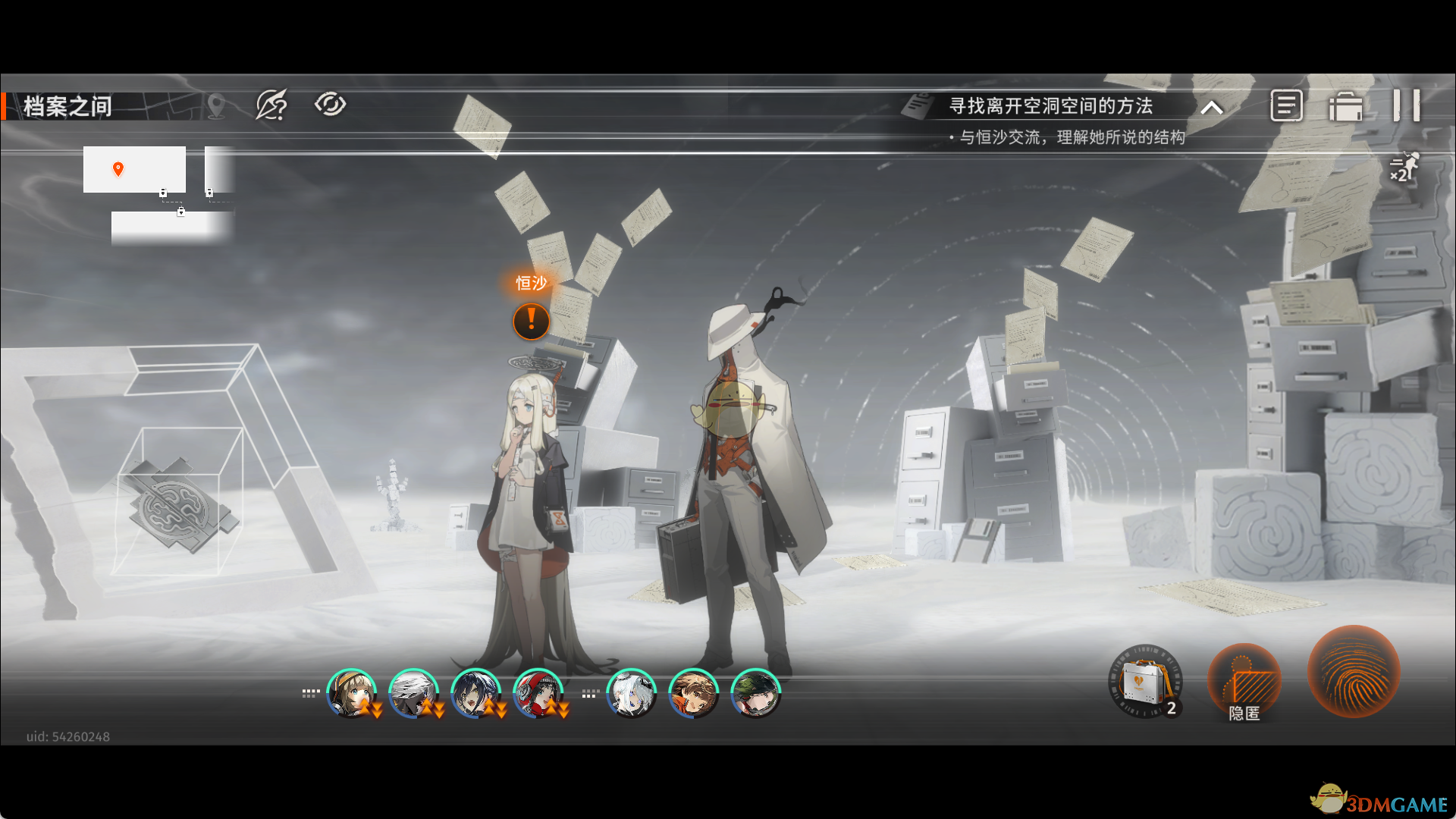Activate the orange fingerprint interact button
This screenshot has height=819, width=1456.
coord(1354,671)
